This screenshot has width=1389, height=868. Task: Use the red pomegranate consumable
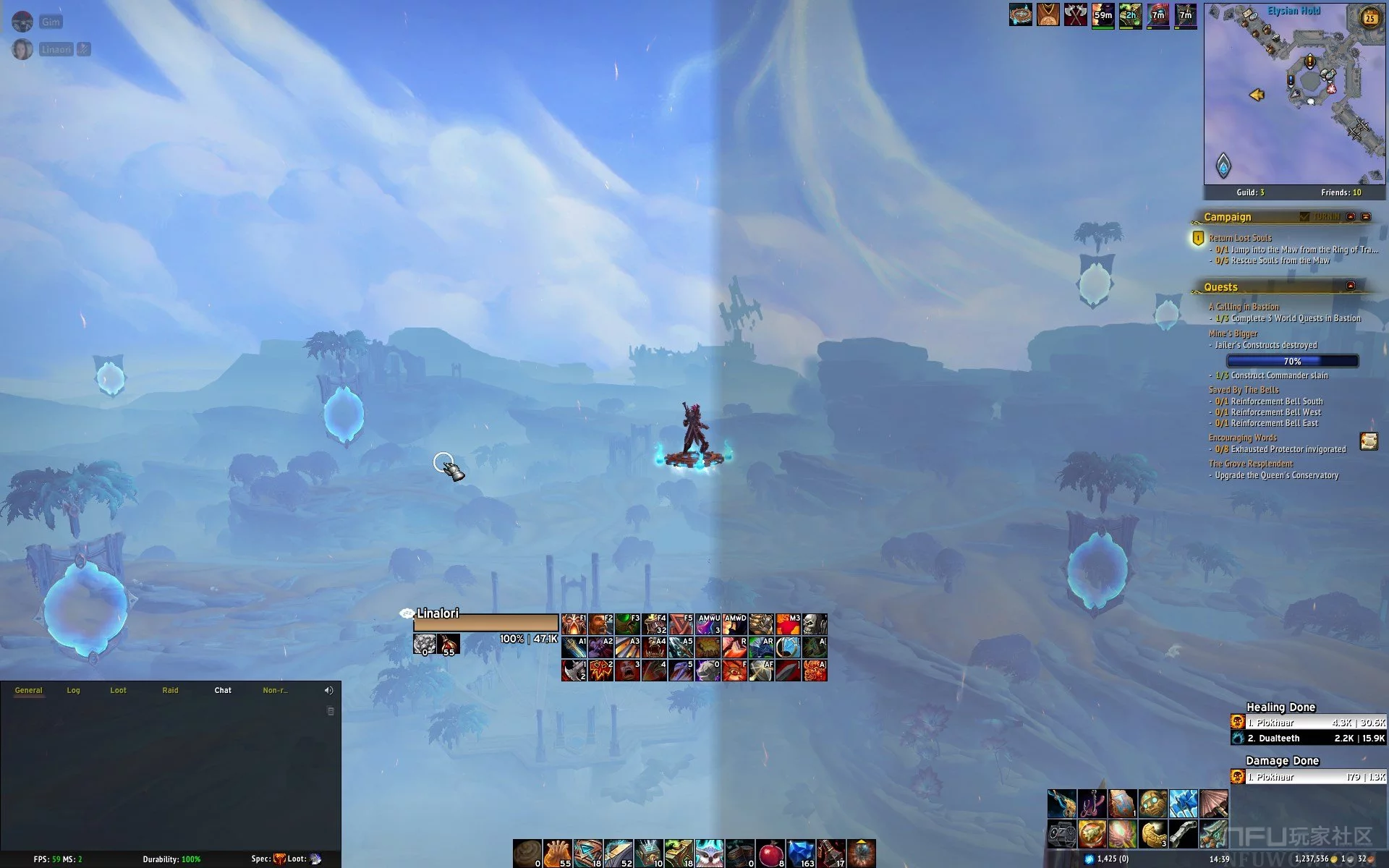(770, 854)
